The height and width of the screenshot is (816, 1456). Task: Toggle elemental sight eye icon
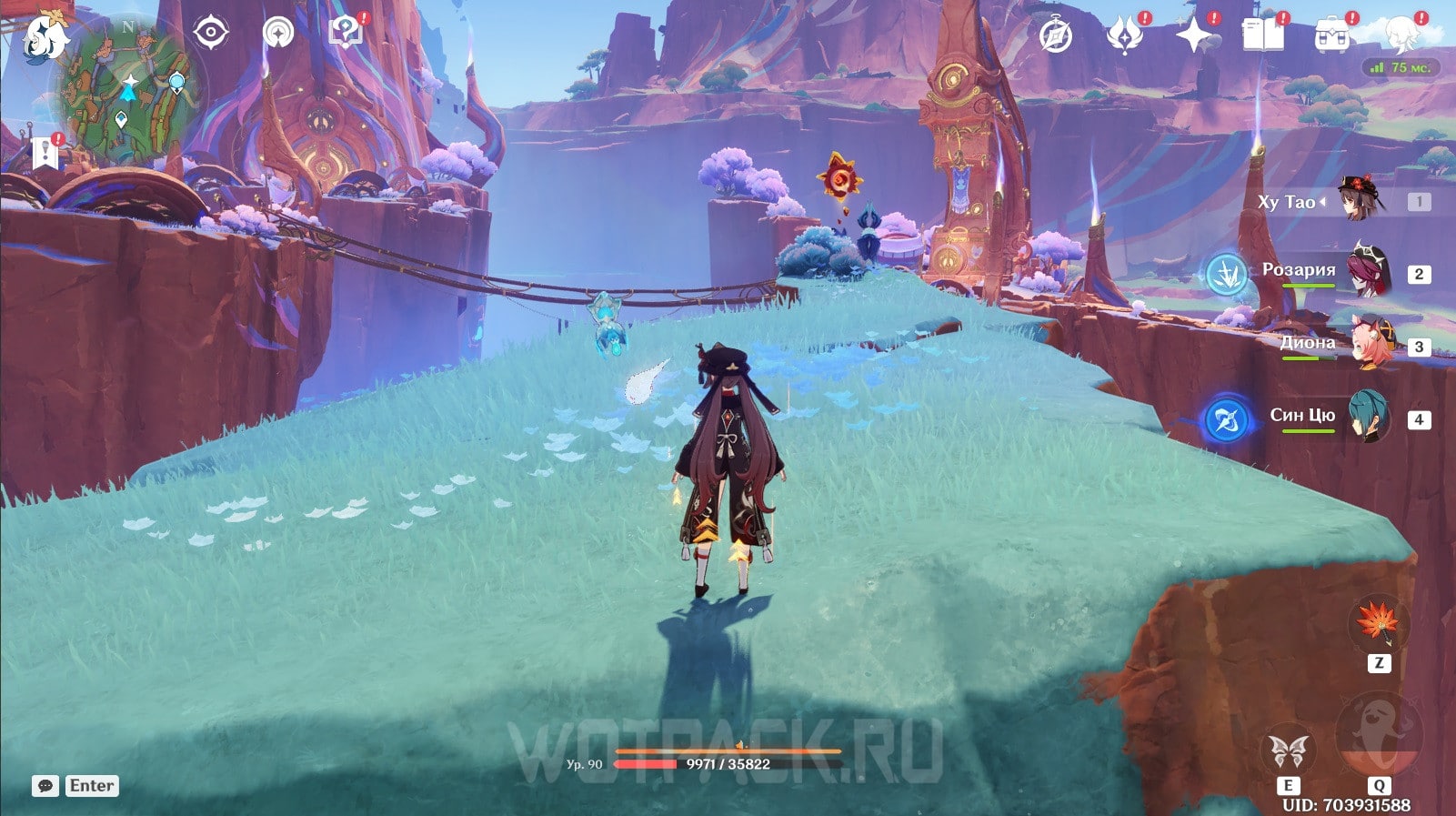[210, 34]
